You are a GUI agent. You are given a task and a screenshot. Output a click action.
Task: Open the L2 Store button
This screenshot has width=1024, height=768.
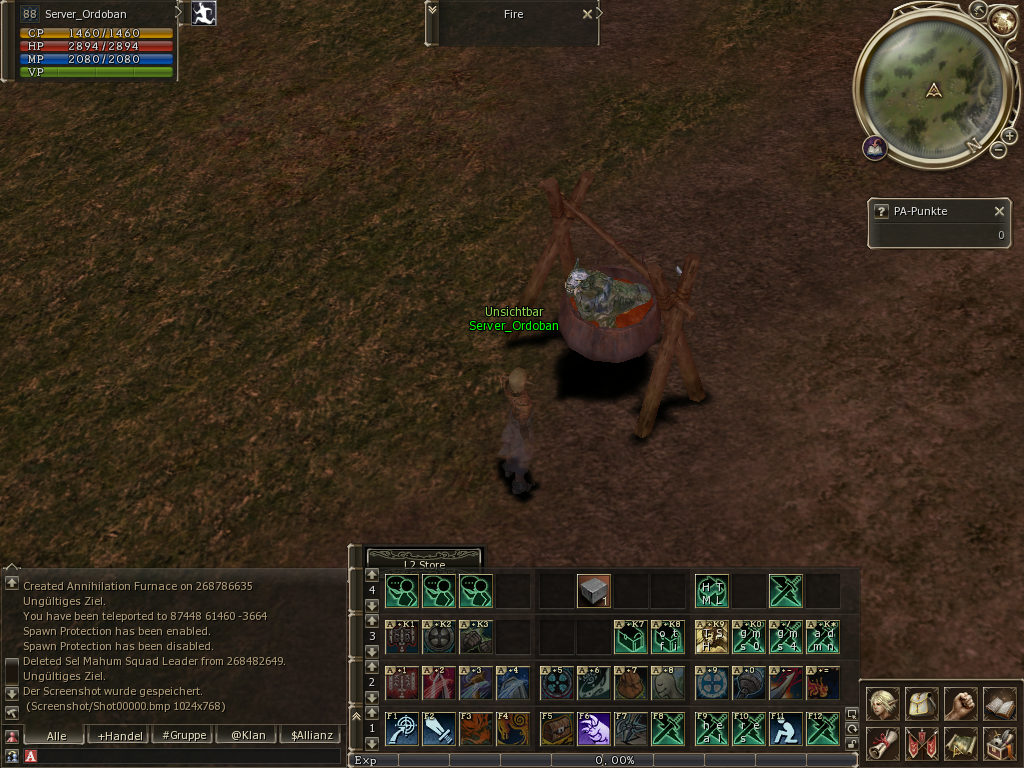coord(424,564)
